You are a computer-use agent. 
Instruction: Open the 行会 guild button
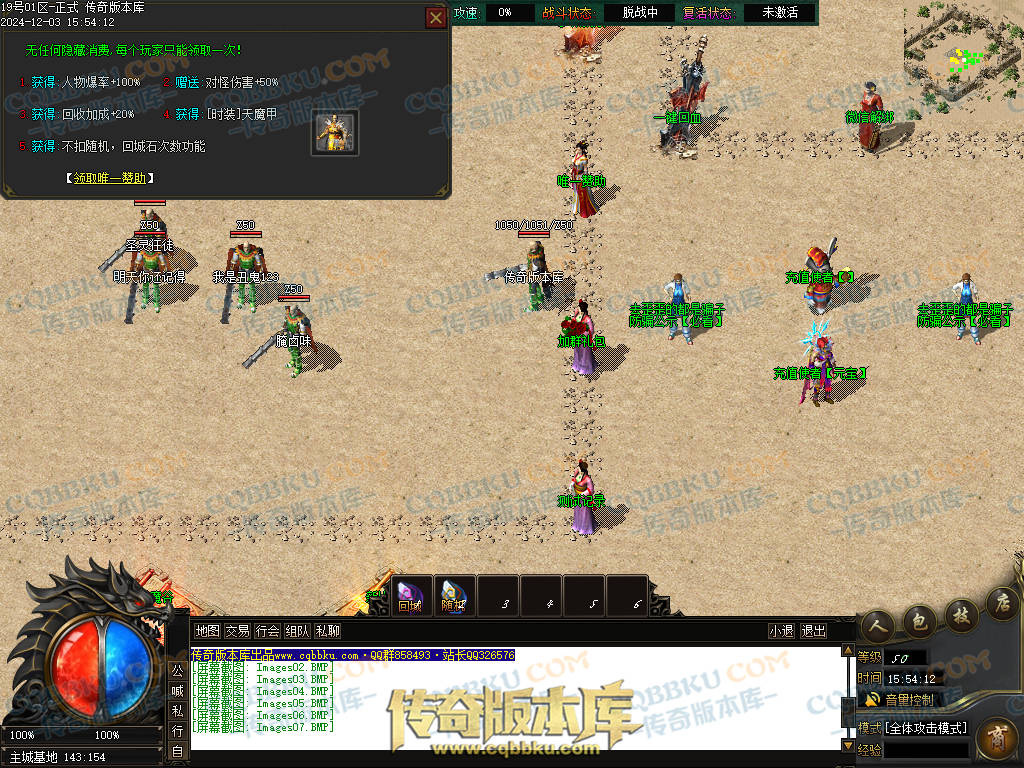[x=267, y=631]
